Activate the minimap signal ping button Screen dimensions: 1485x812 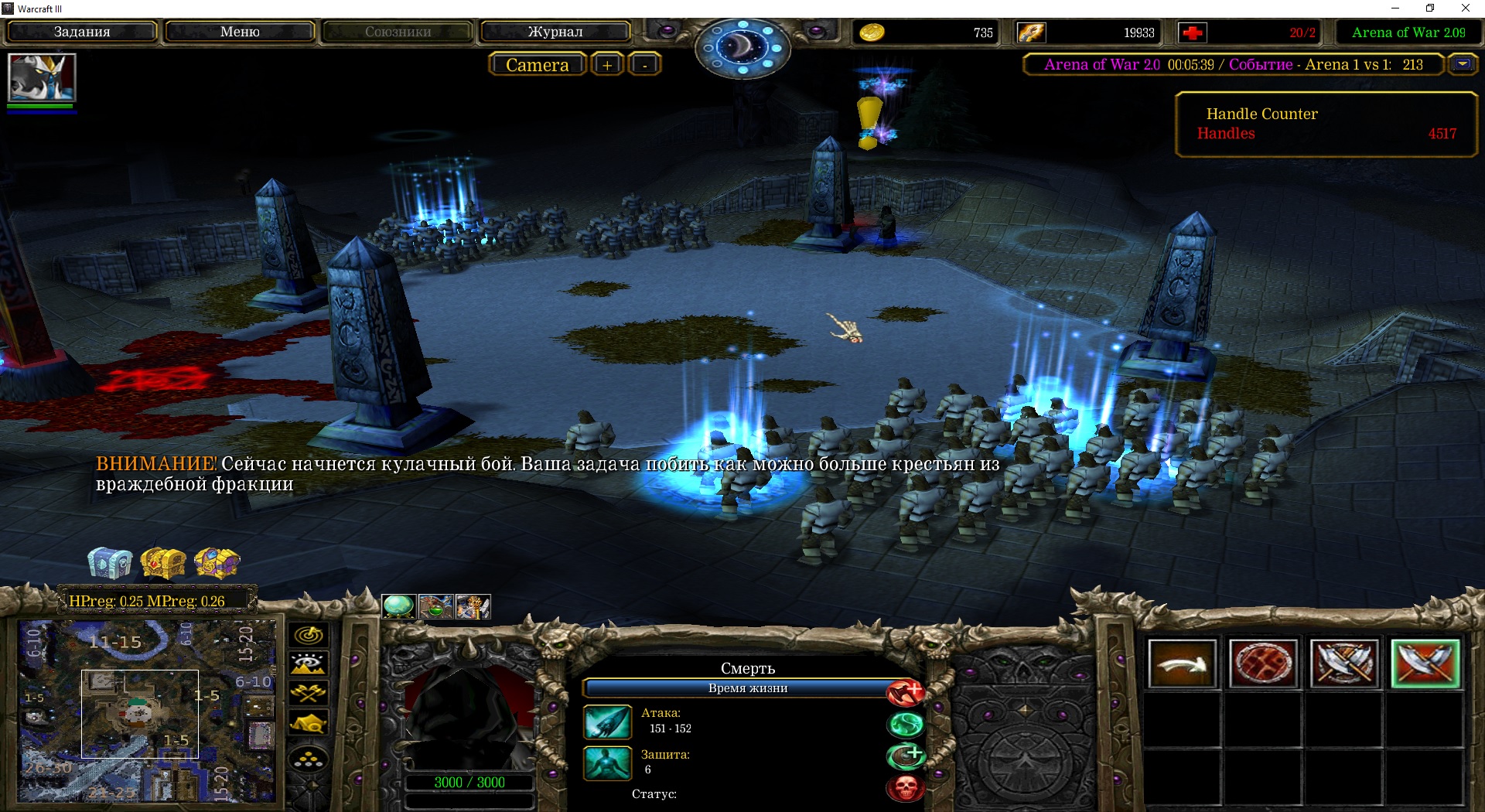tap(309, 636)
